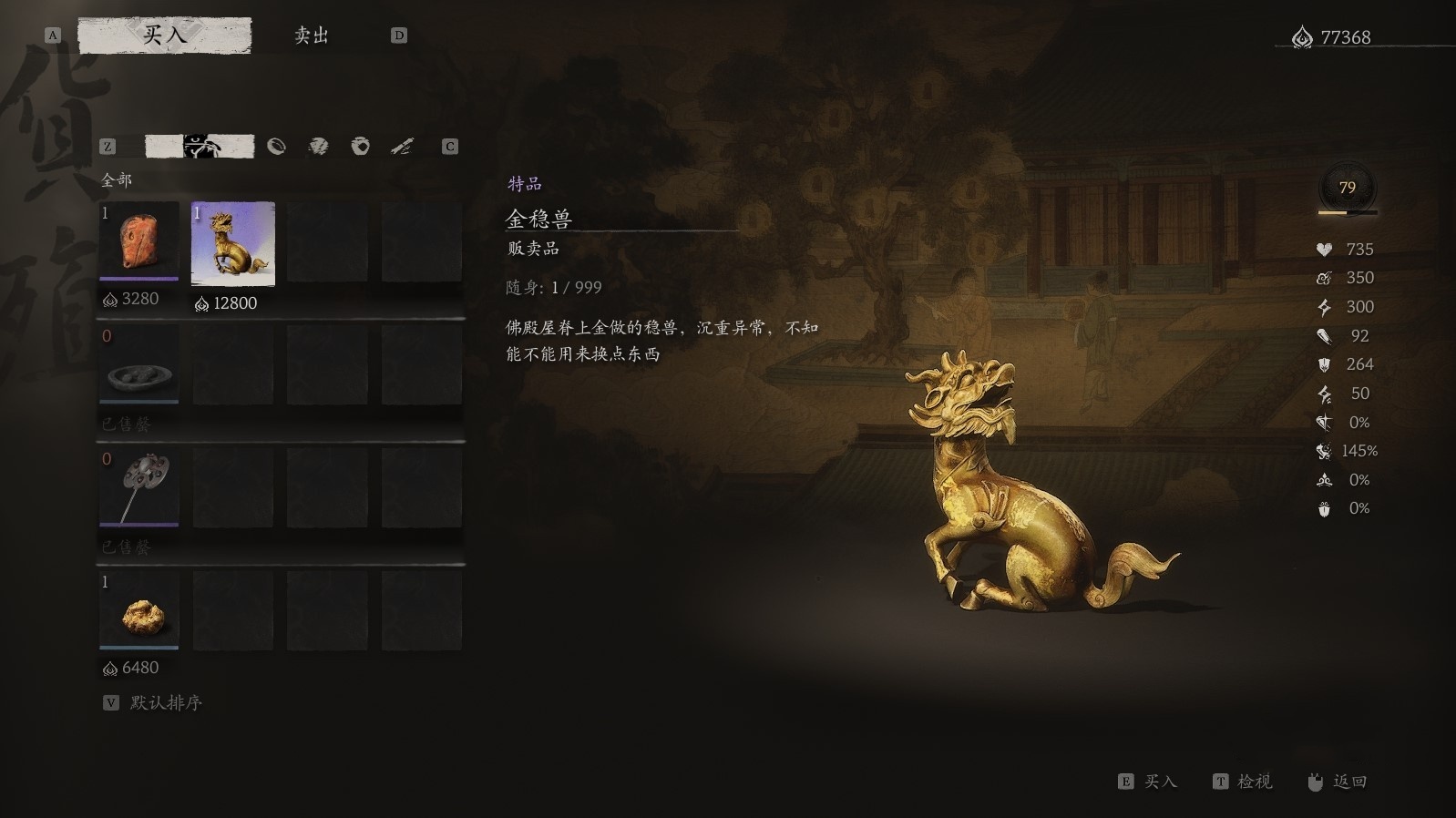
Task: Click the medicine jar category filter icon
Action: tap(360, 146)
